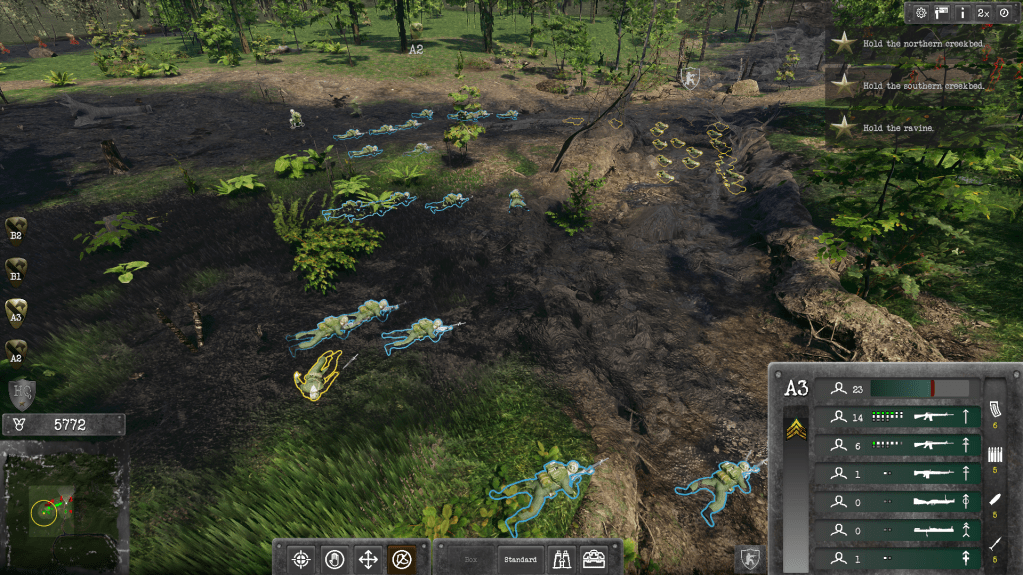Screen dimensions: 1023x575
Task: Click the information "i" button
Action: pyautogui.click(x=962, y=13)
